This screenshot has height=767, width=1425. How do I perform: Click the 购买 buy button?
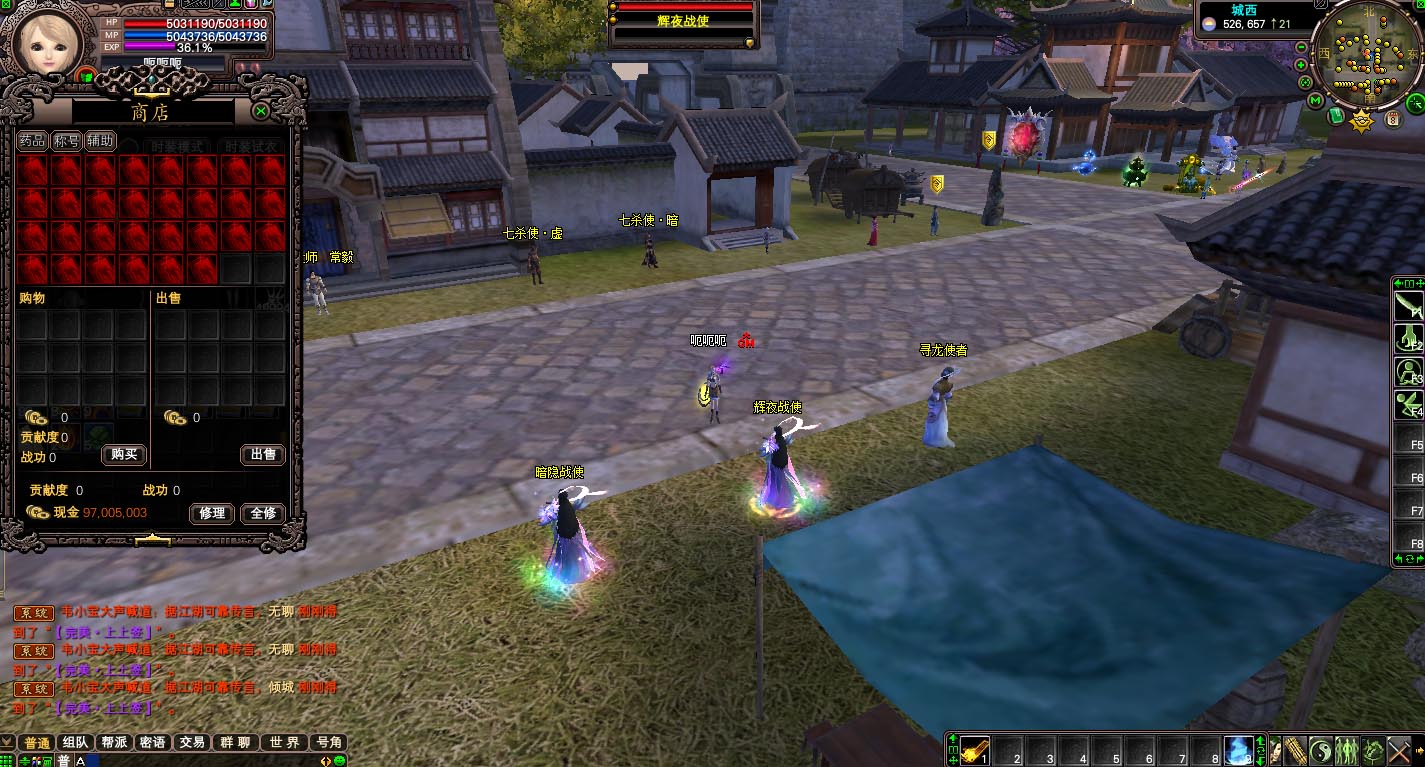pos(124,455)
